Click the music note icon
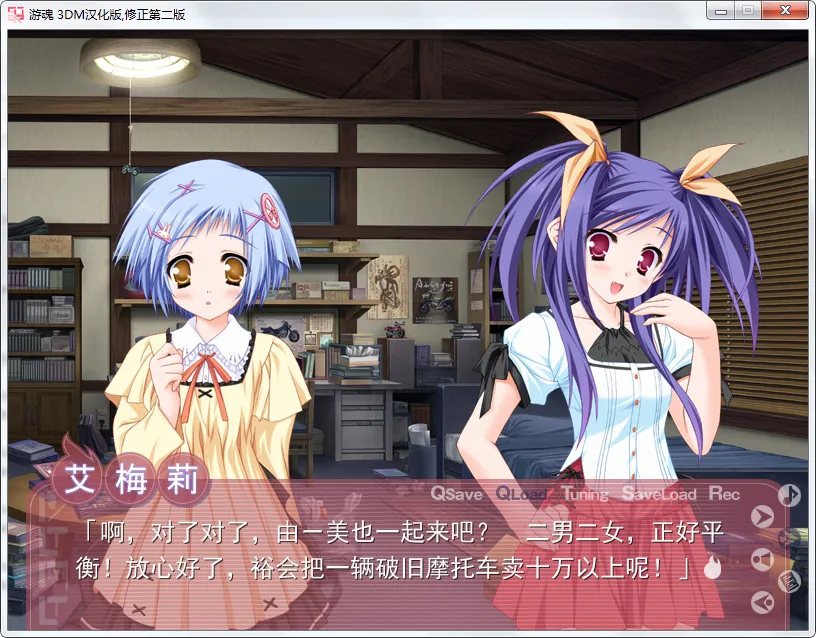This screenshot has width=816, height=638. pyautogui.click(x=789, y=494)
